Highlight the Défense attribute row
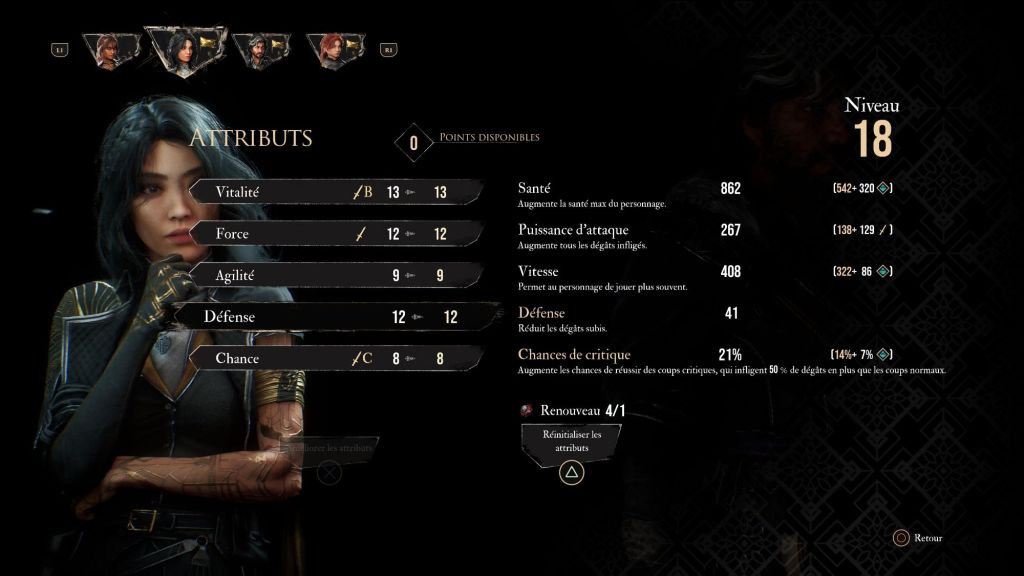The image size is (1024, 576). pyautogui.click(x=330, y=317)
